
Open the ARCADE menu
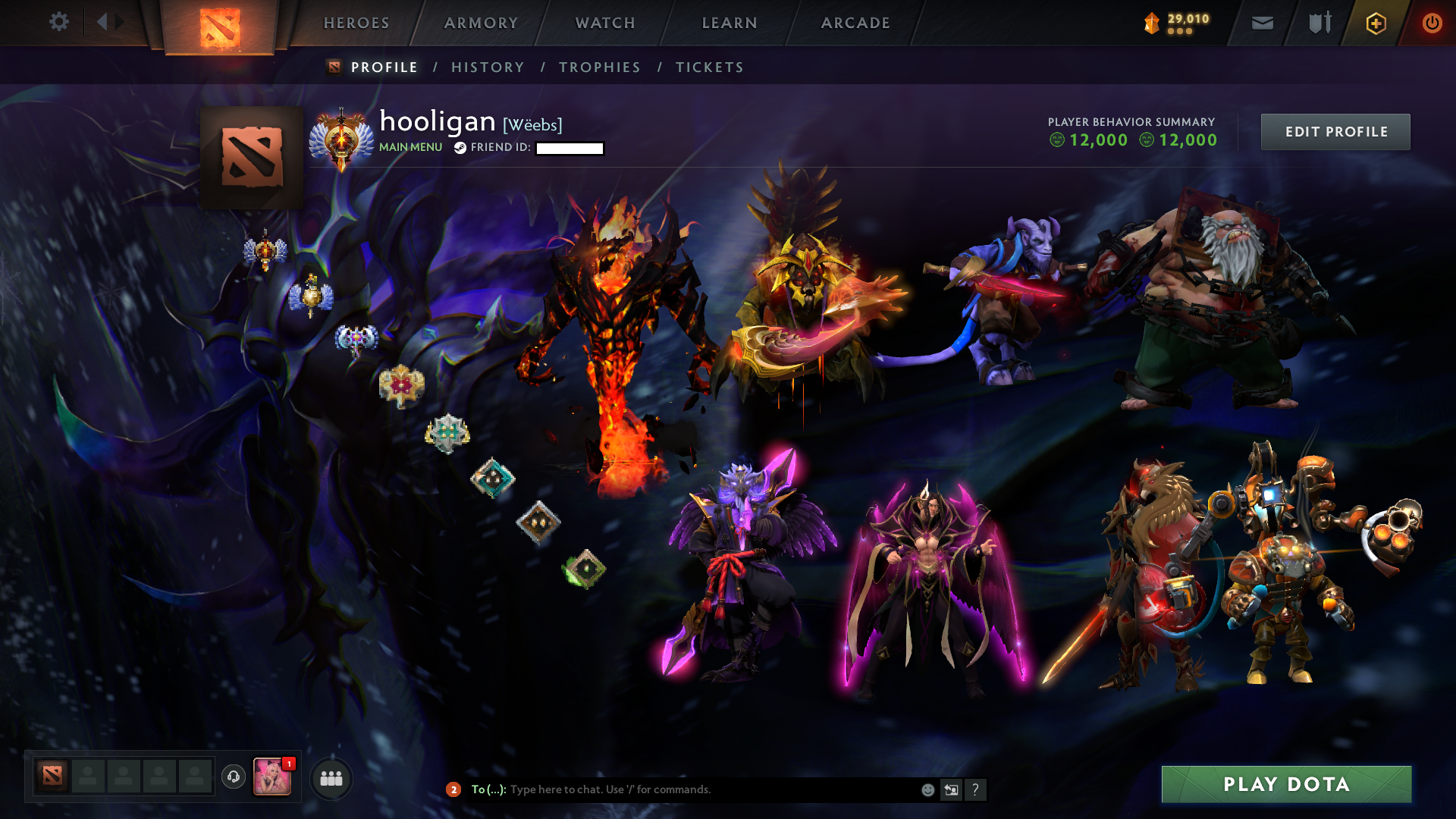point(855,23)
